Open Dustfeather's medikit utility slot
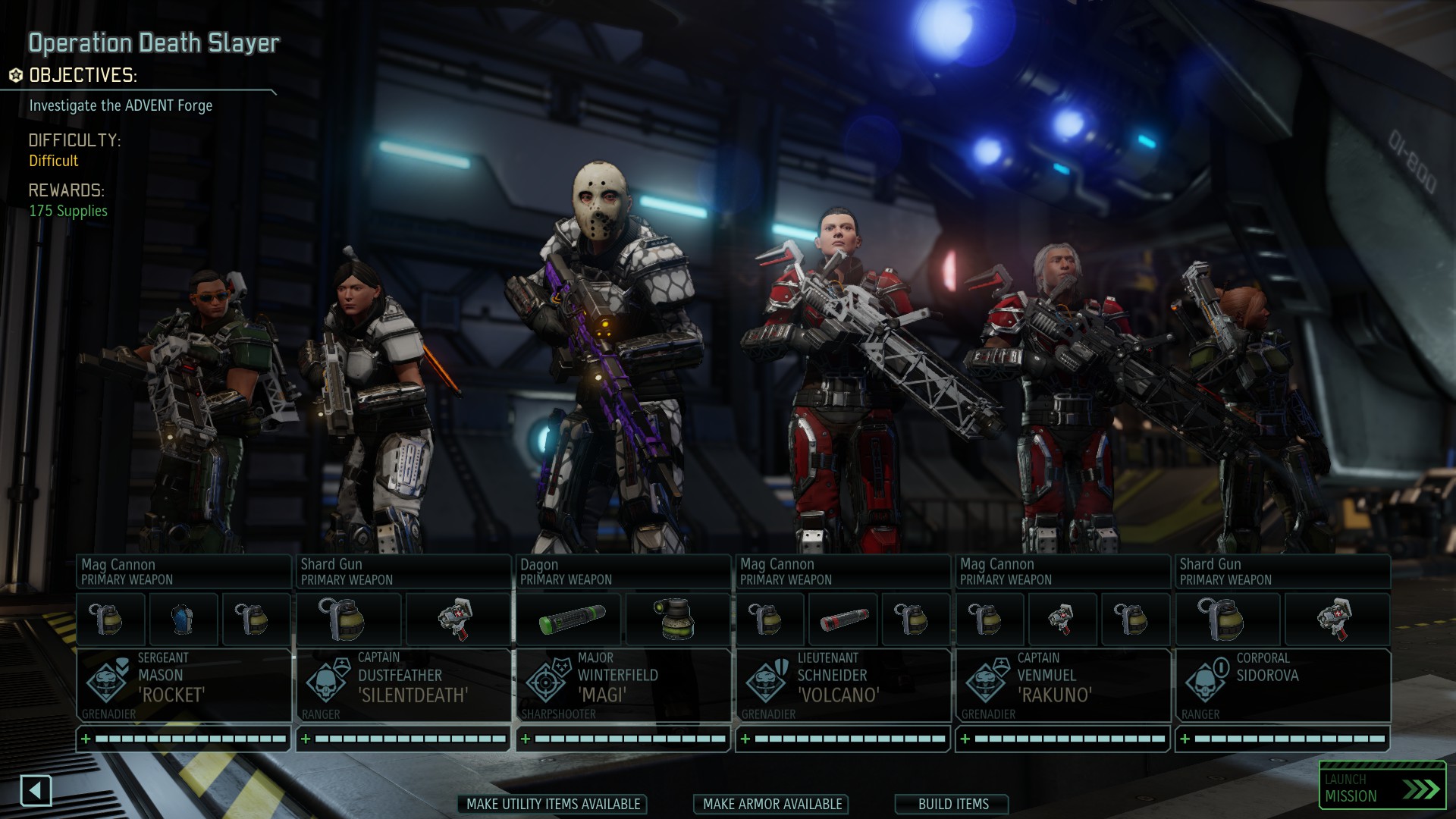Screen dimensions: 1456x819 click(x=458, y=619)
